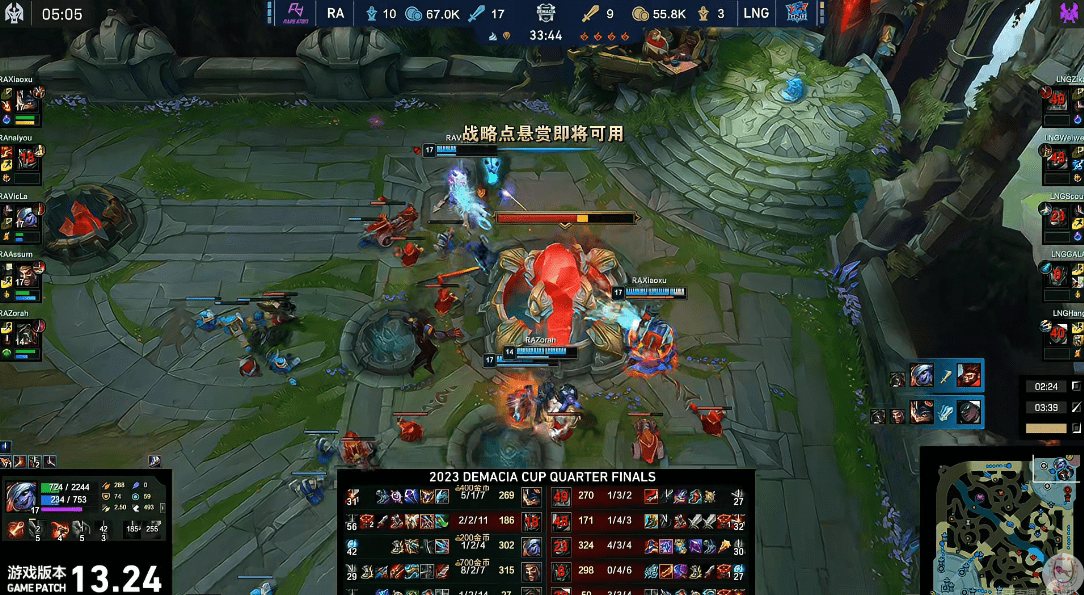
Task: Click the RA team logo
Action: (295, 13)
